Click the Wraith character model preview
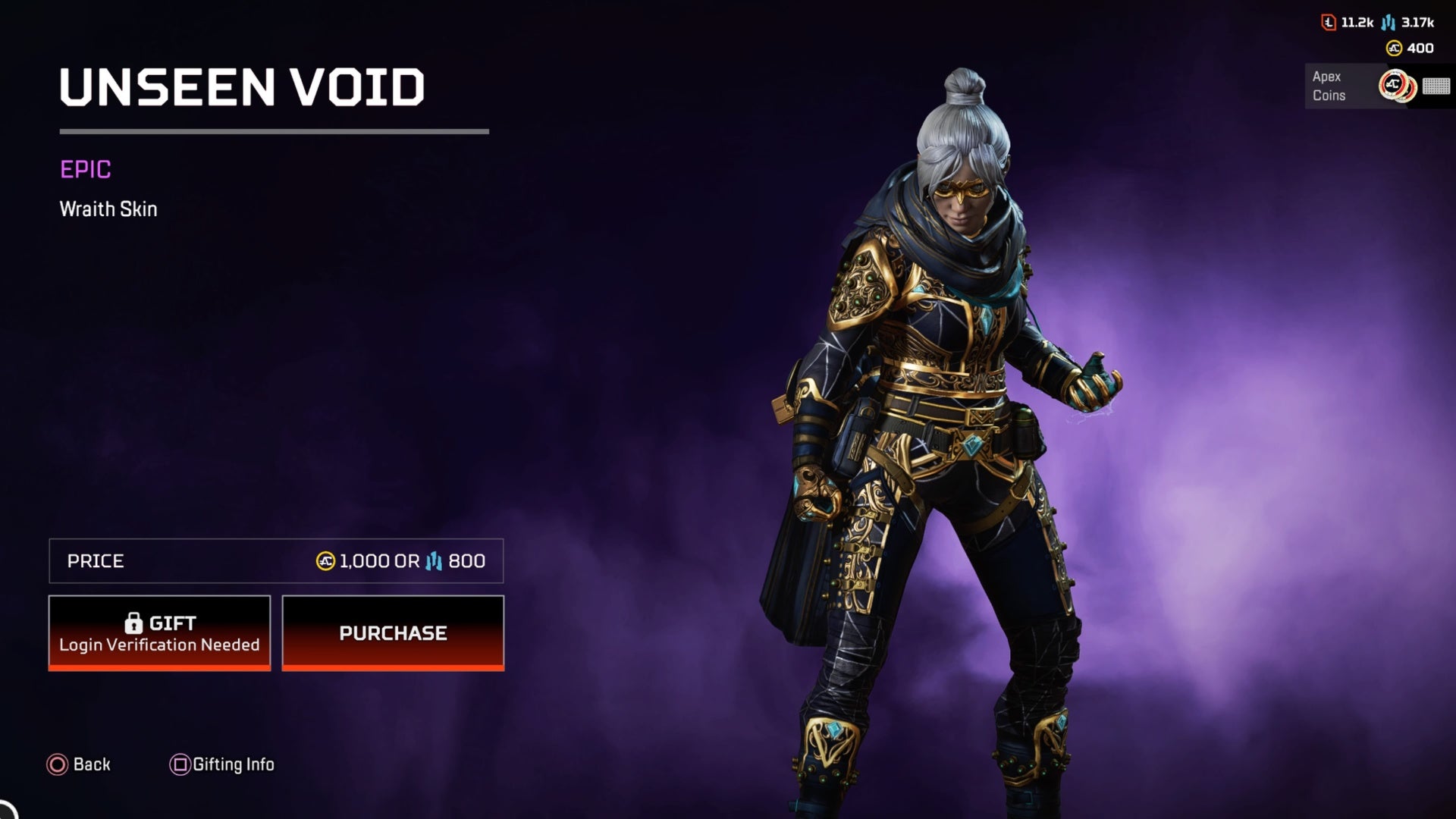 933,417
